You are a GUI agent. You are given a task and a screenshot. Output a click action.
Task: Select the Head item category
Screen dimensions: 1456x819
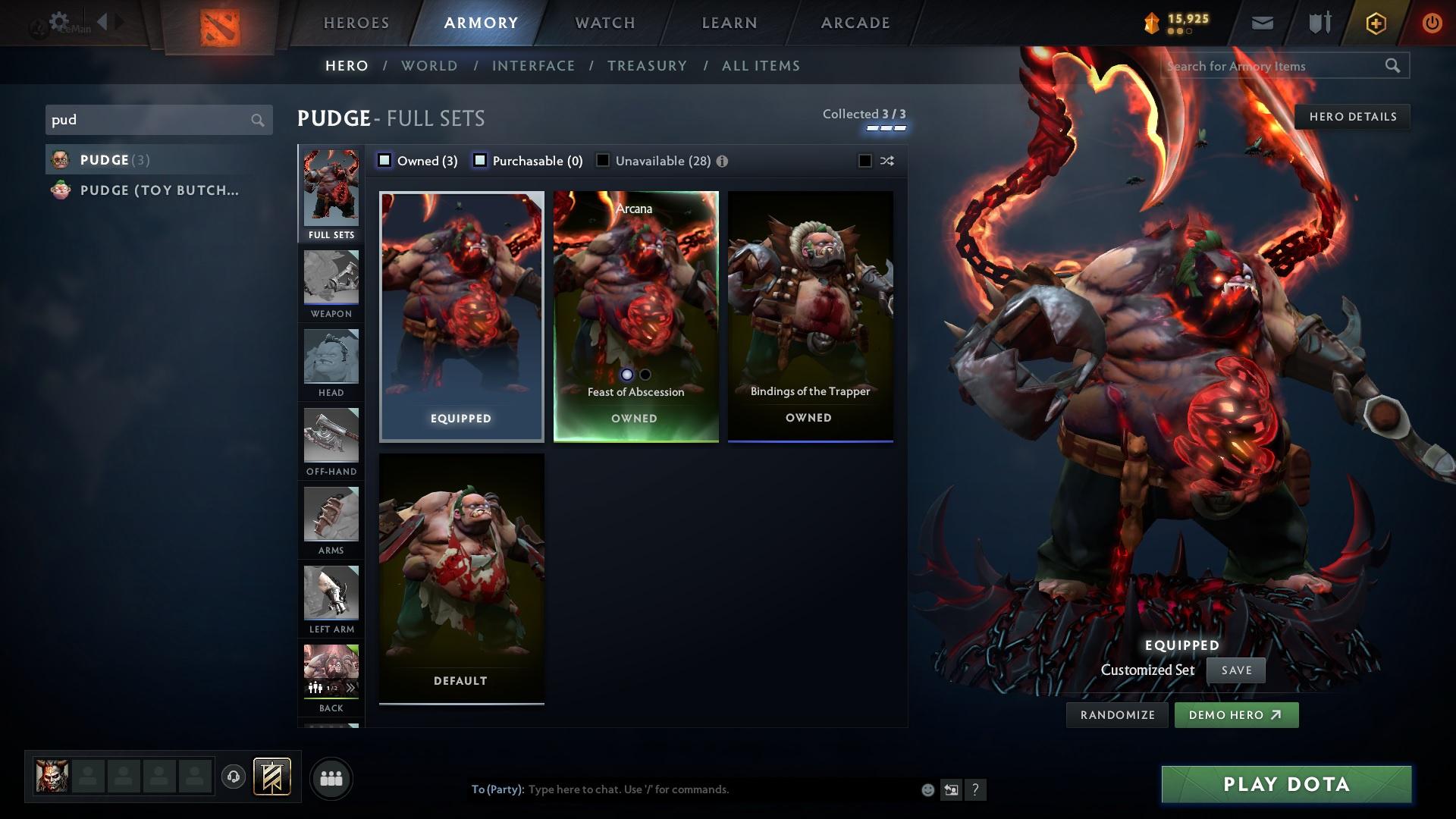[331, 362]
